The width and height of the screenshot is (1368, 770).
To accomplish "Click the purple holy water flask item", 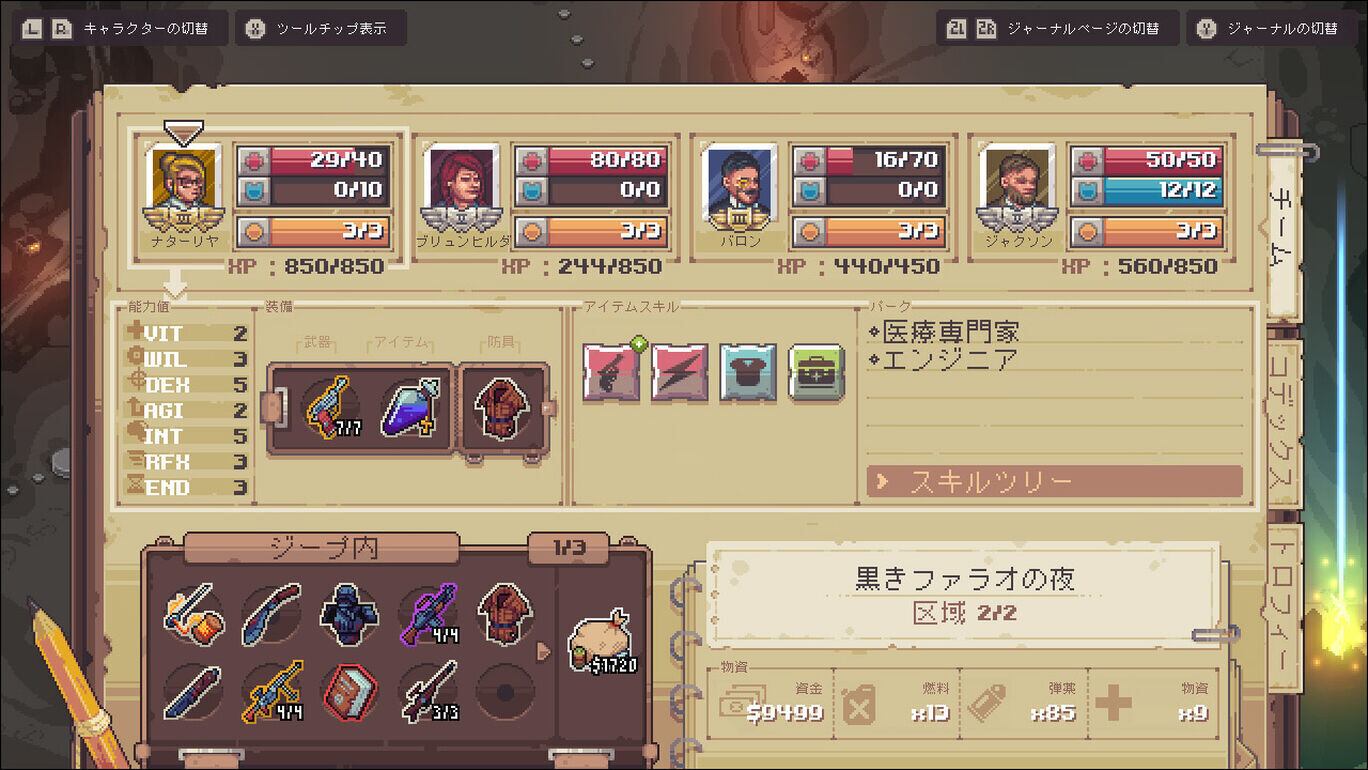I will [409, 408].
